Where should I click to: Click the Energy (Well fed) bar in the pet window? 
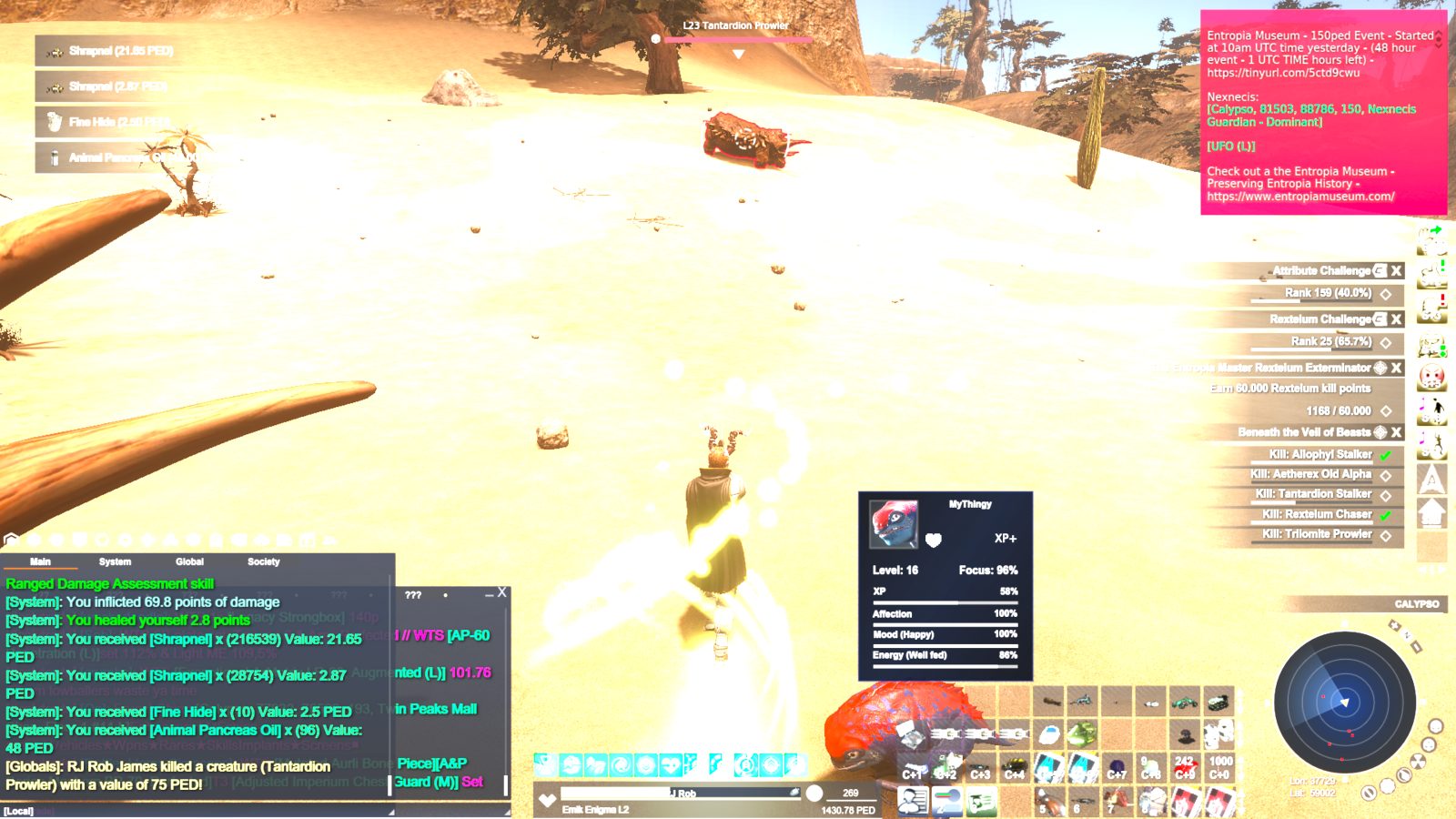tap(946, 655)
